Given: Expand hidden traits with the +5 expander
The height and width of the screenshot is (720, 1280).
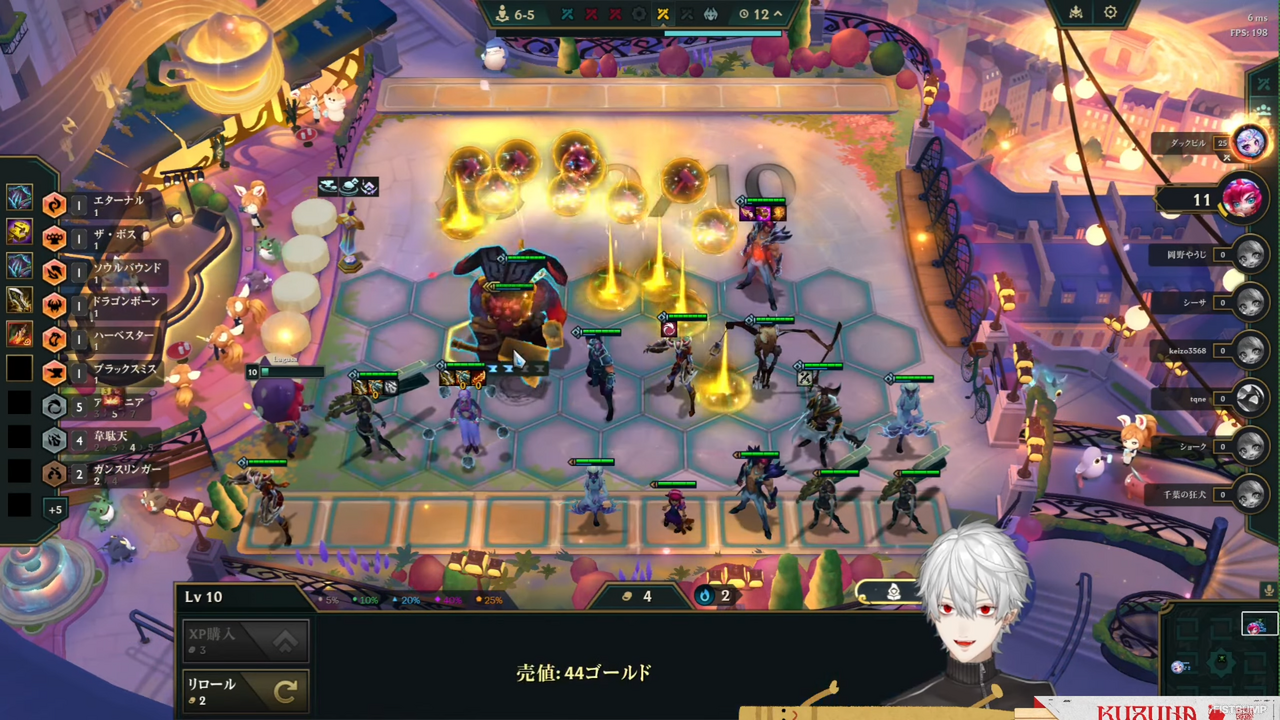Looking at the screenshot, I should click(x=56, y=510).
